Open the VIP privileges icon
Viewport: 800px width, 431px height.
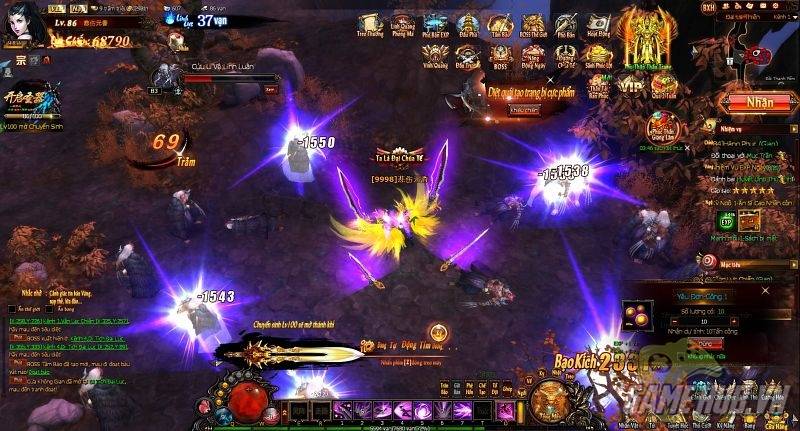tap(630, 86)
